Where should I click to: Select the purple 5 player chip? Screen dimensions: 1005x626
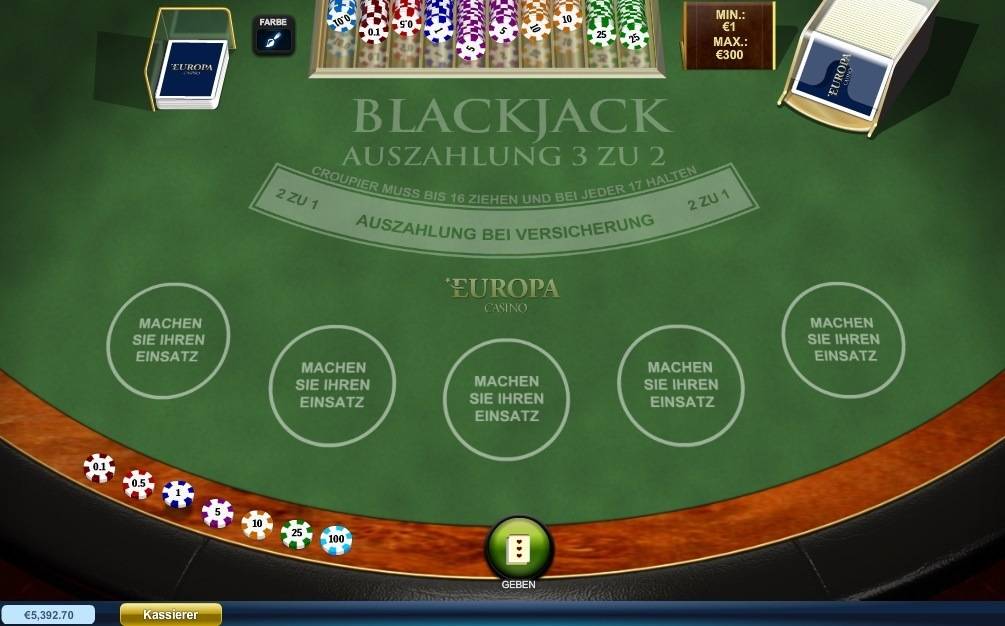(217, 514)
